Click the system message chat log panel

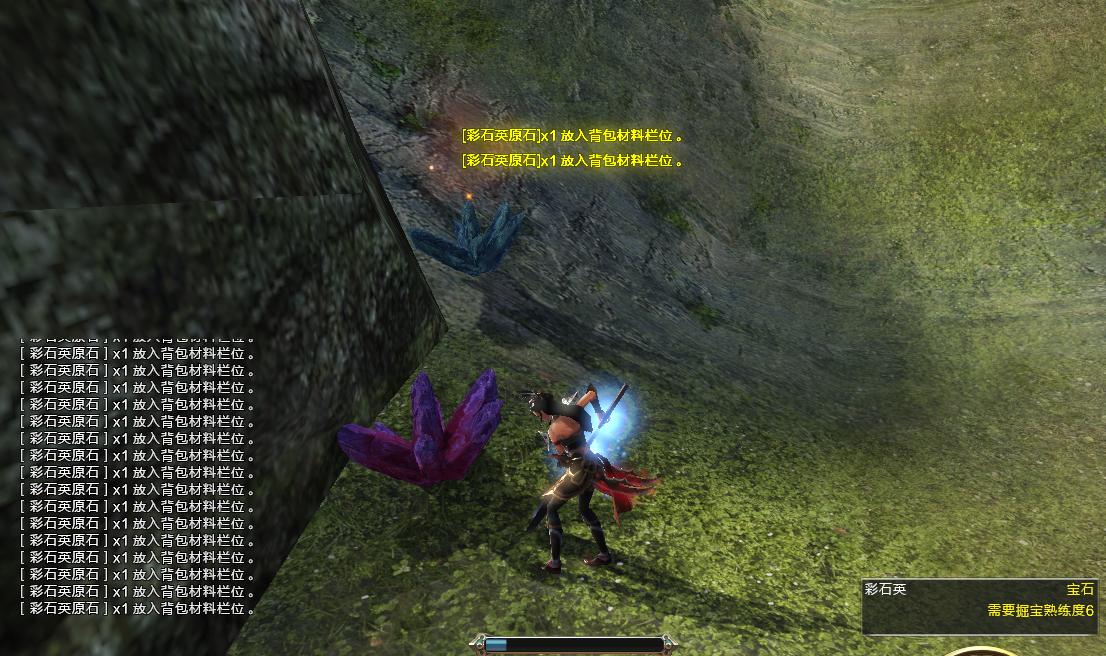[137, 473]
